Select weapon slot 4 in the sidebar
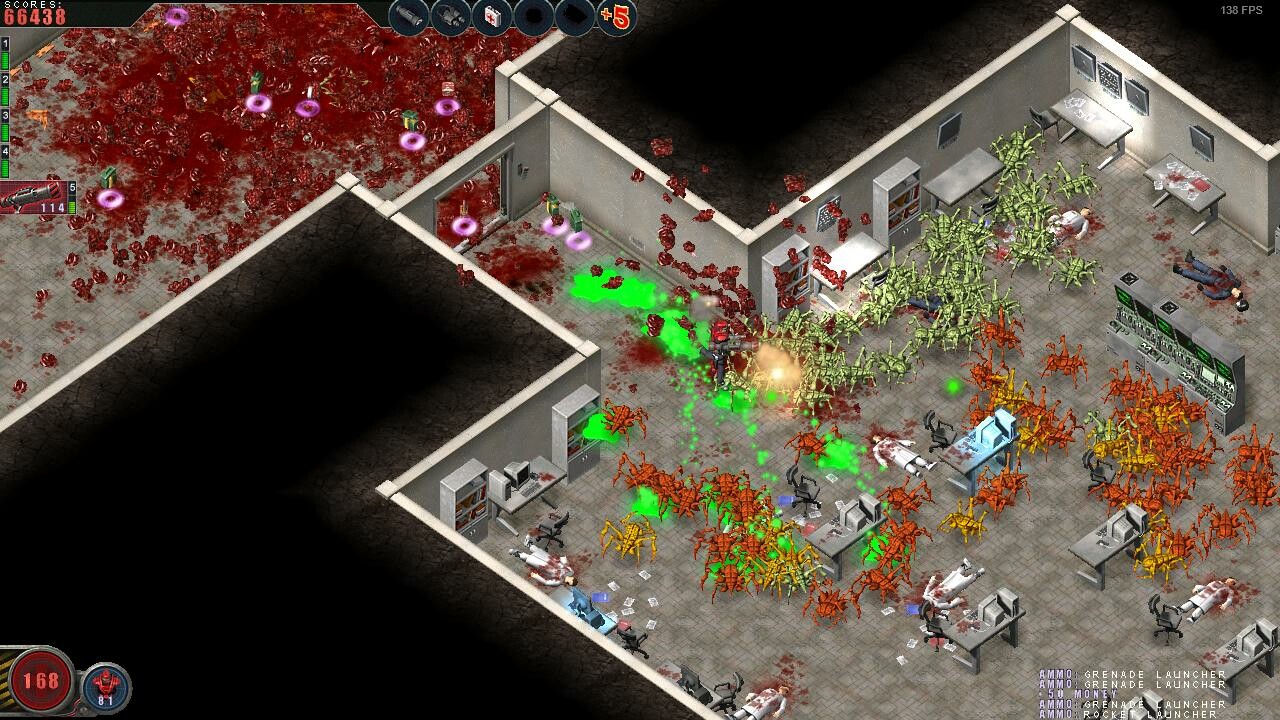The height and width of the screenshot is (720, 1280). coord(6,151)
